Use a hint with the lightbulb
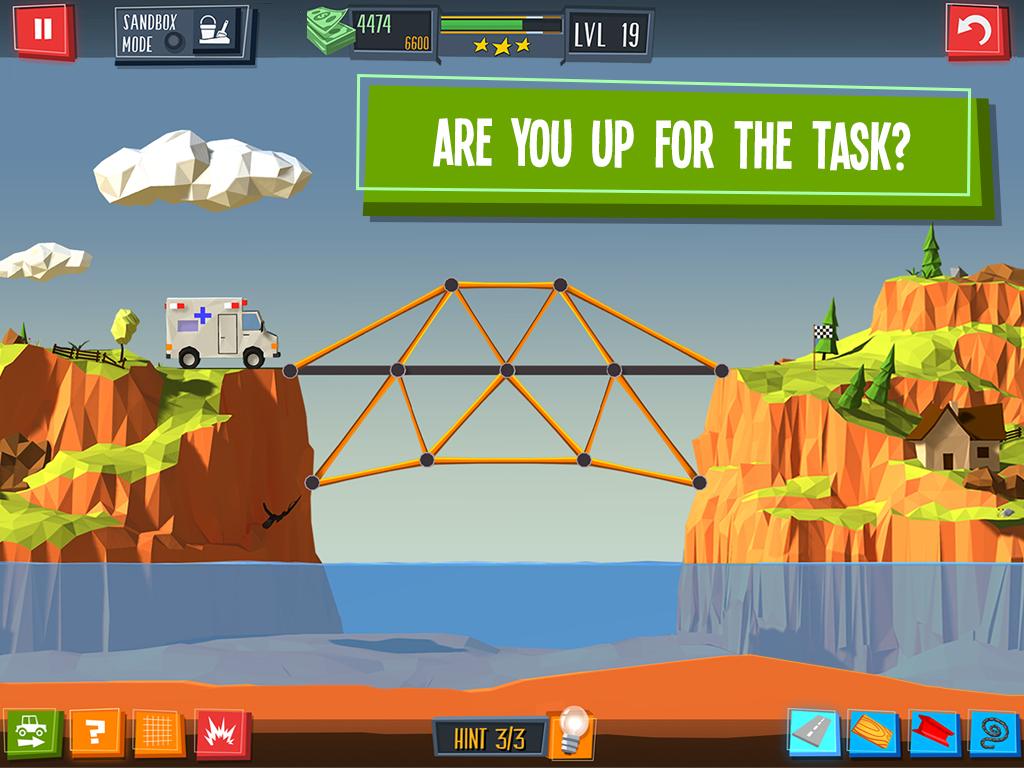The width and height of the screenshot is (1024, 768). click(x=573, y=732)
